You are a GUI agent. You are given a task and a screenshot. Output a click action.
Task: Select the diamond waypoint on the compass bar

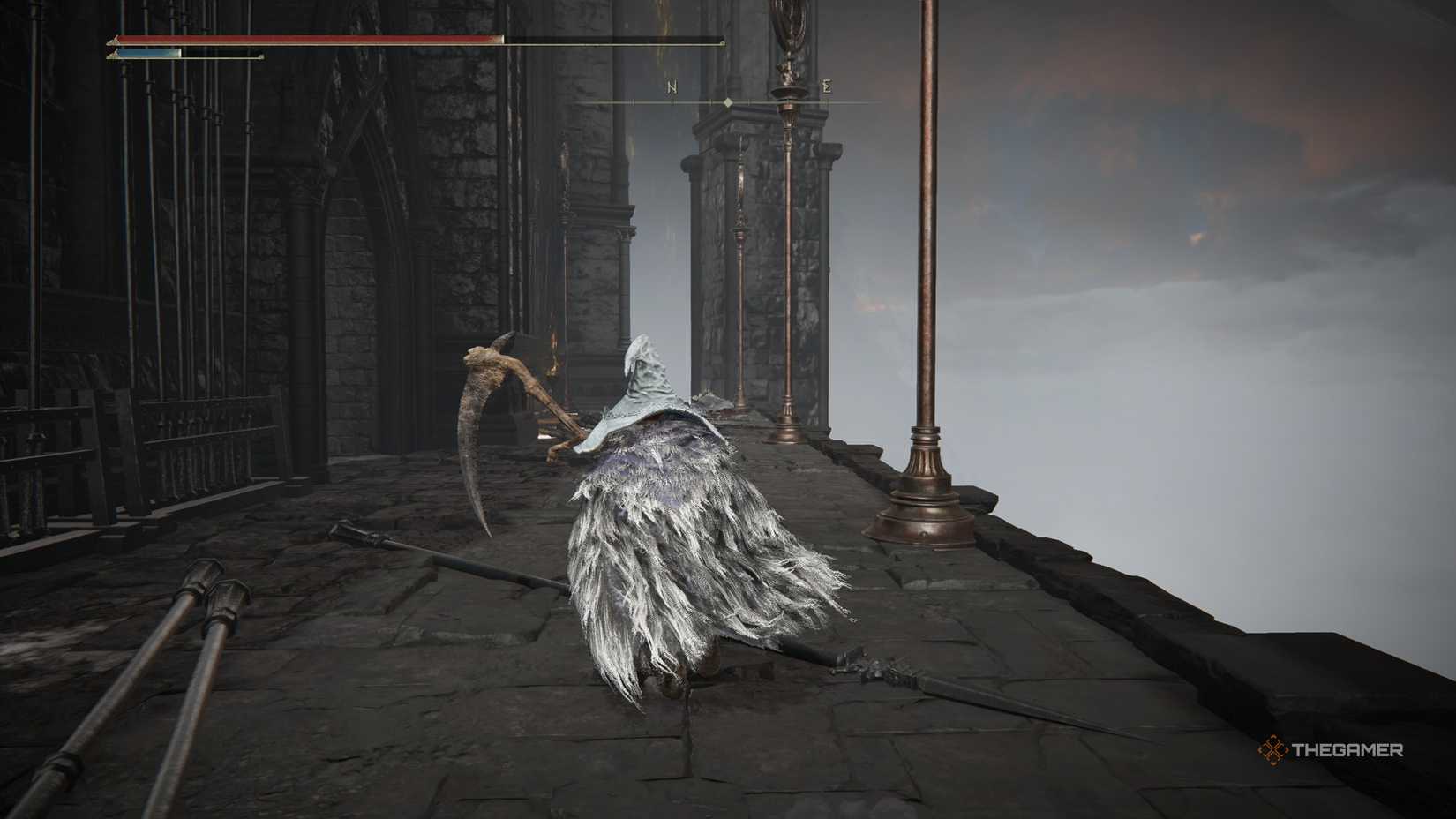pyautogui.click(x=726, y=103)
